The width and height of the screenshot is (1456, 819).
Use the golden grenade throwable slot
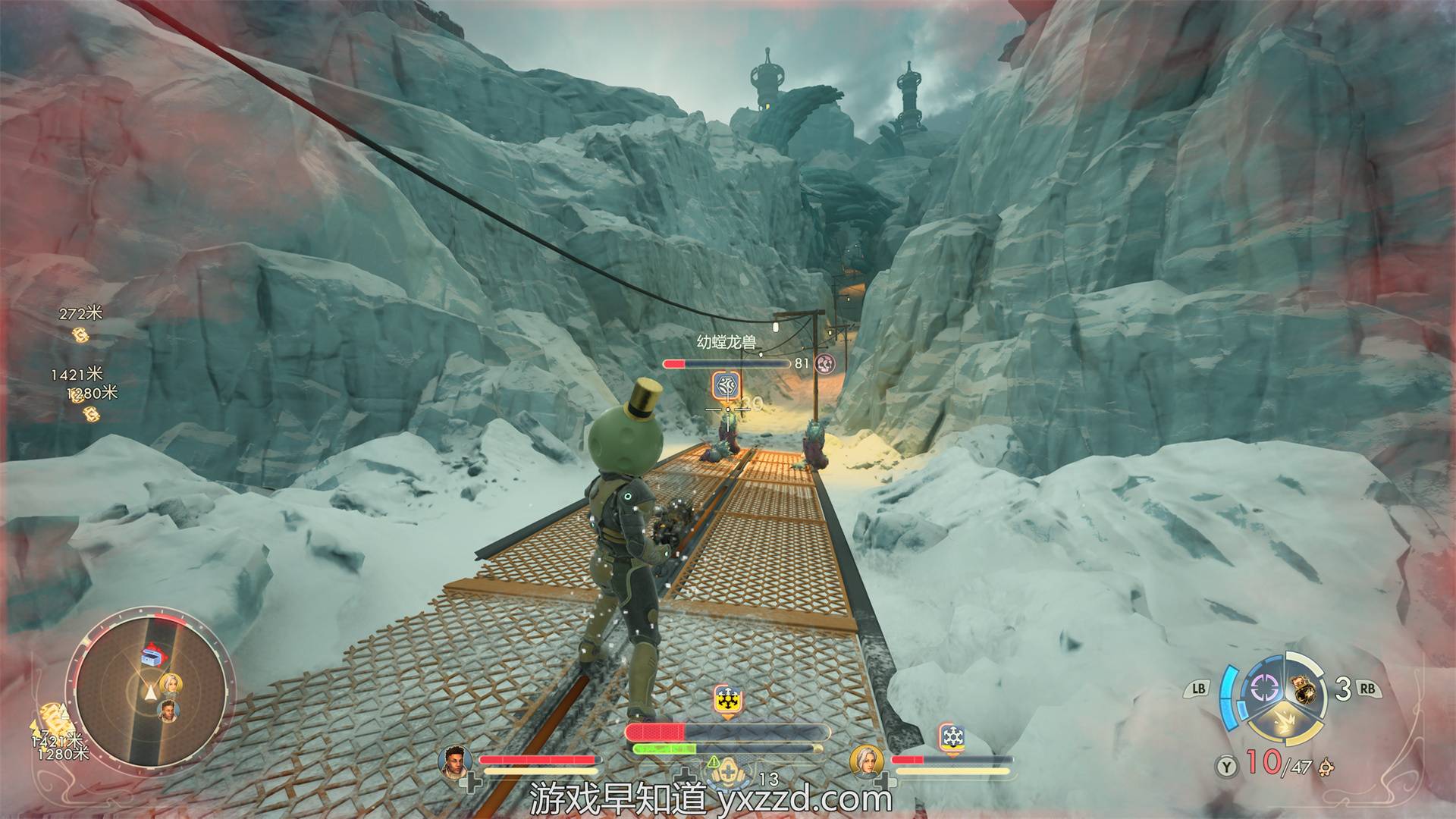(1304, 689)
